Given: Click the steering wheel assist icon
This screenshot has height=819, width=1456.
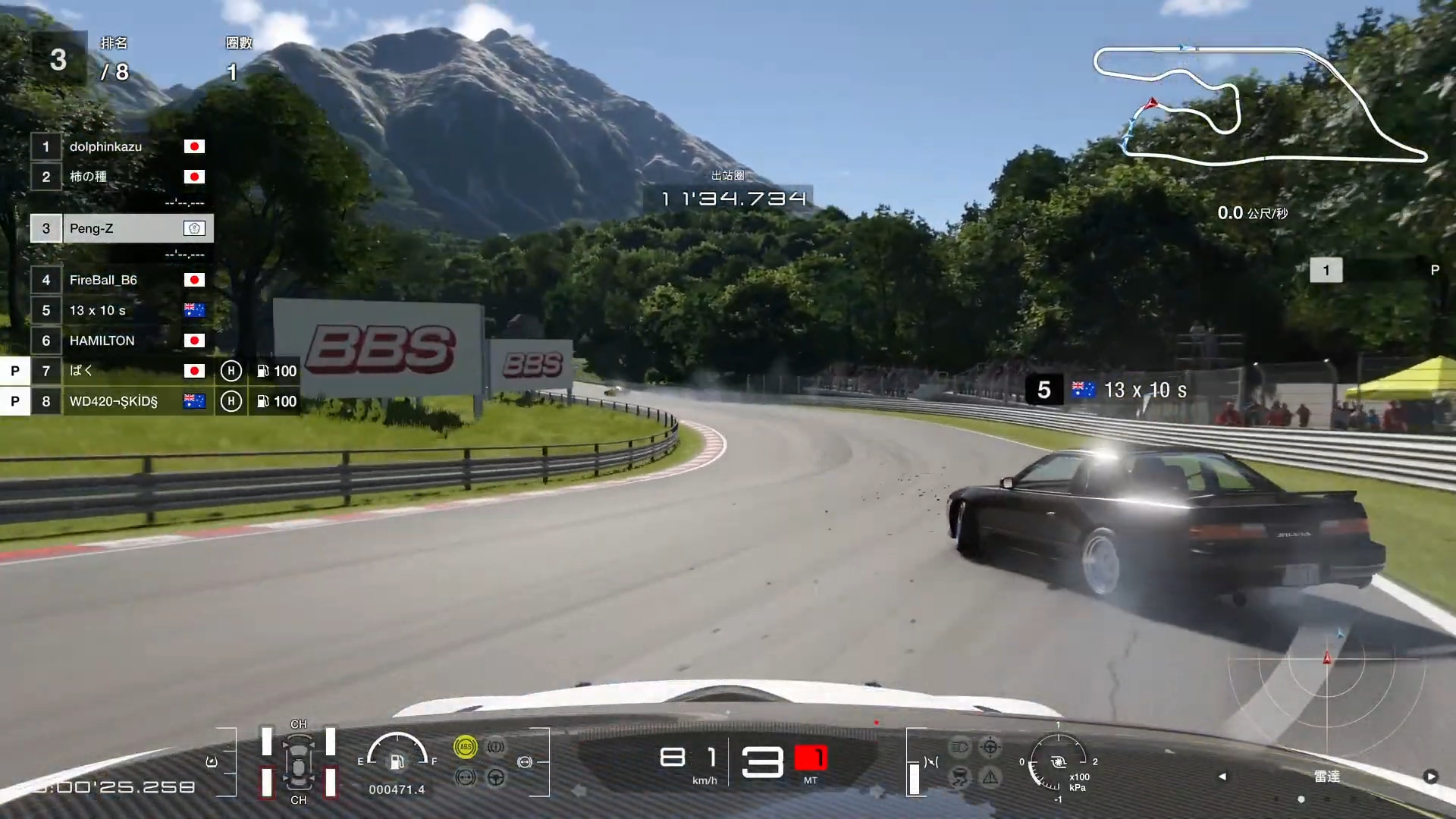Looking at the screenshot, I should pyautogui.click(x=496, y=777).
